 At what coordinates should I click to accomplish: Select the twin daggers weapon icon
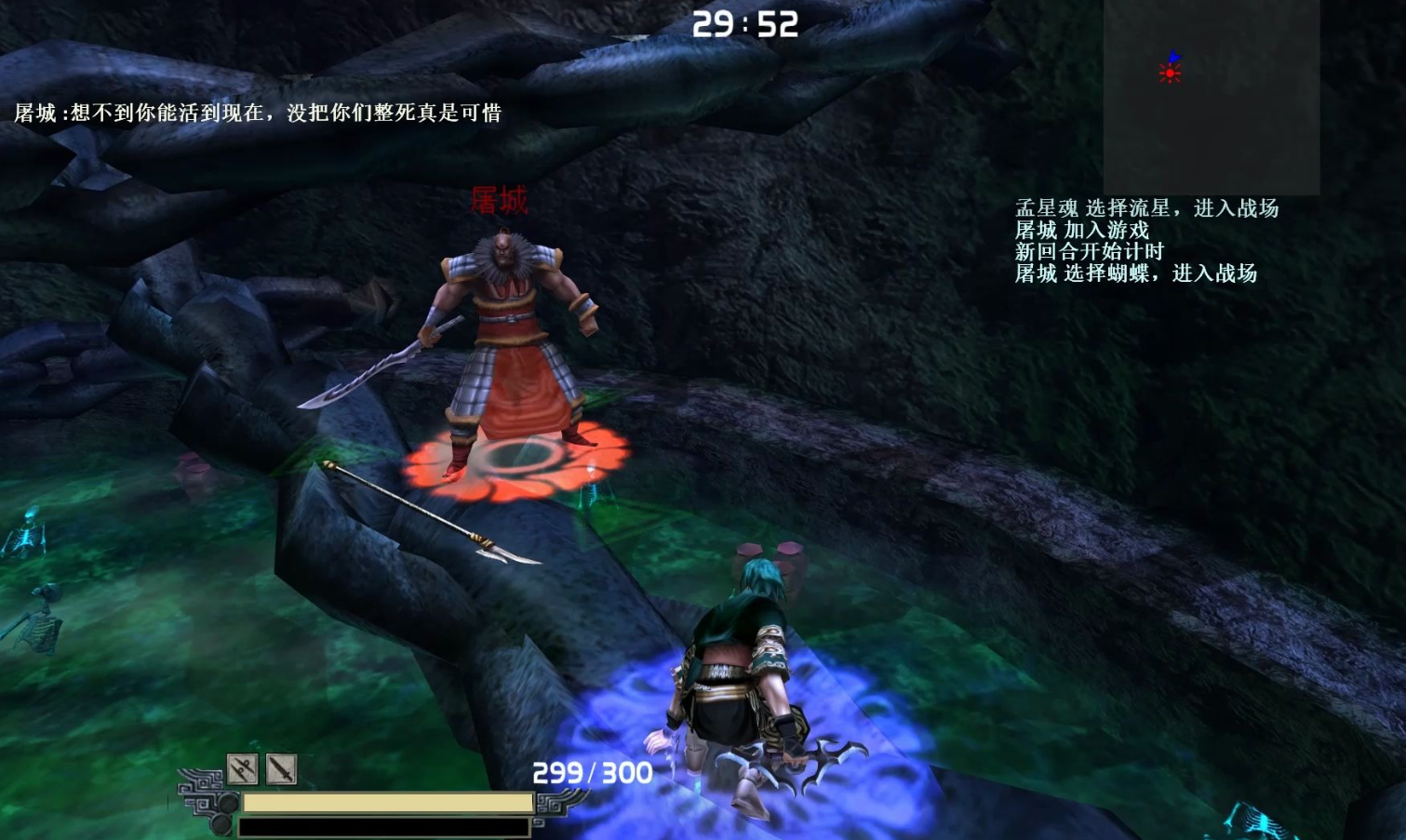tap(243, 769)
